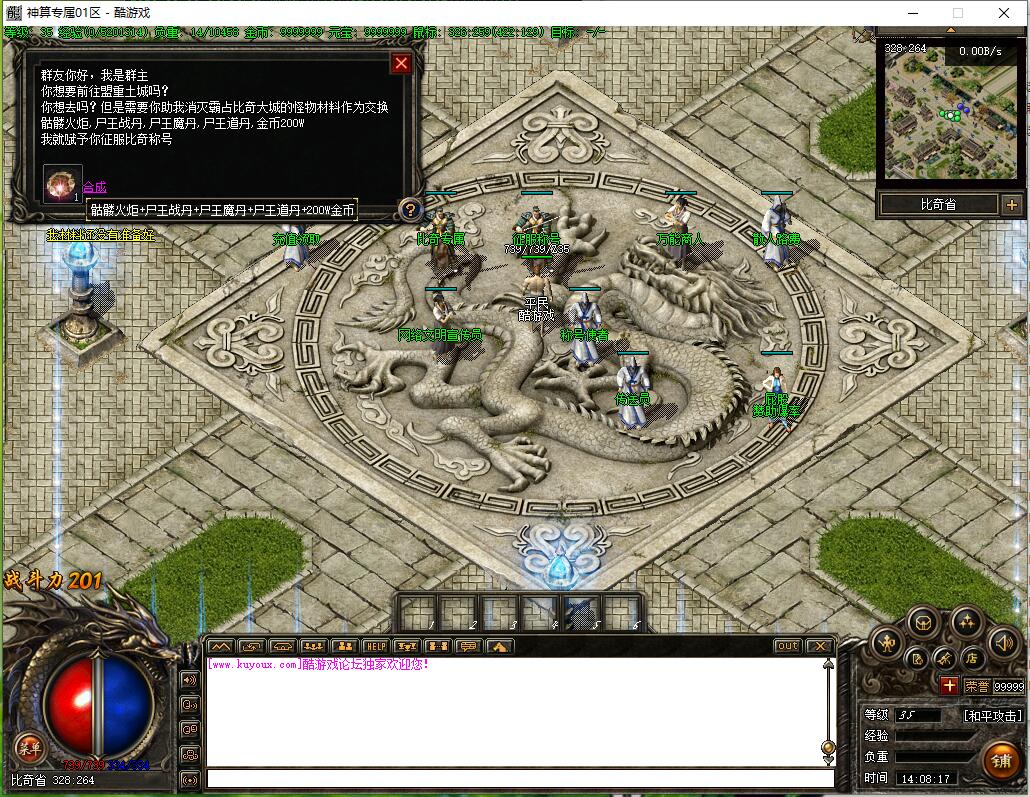
Task: Toggle the speaker sound icon
Action: coord(1002,642)
